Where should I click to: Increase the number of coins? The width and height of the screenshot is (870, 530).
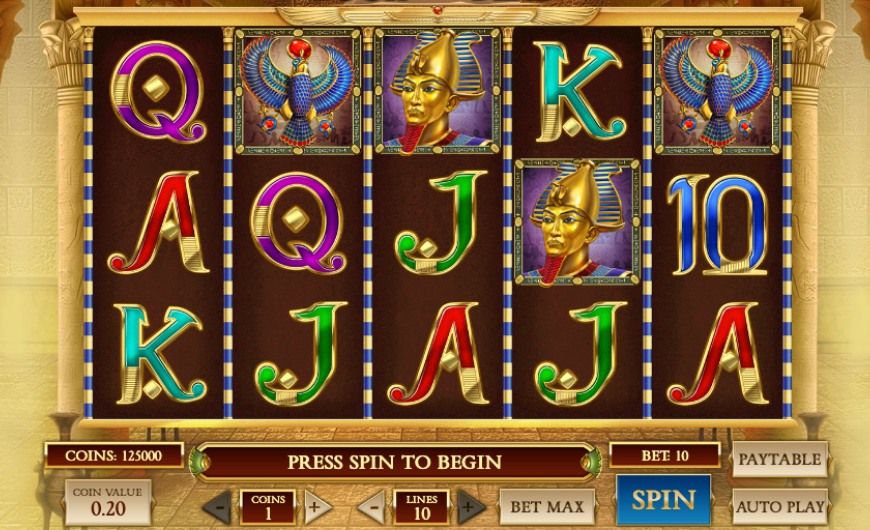(x=318, y=506)
